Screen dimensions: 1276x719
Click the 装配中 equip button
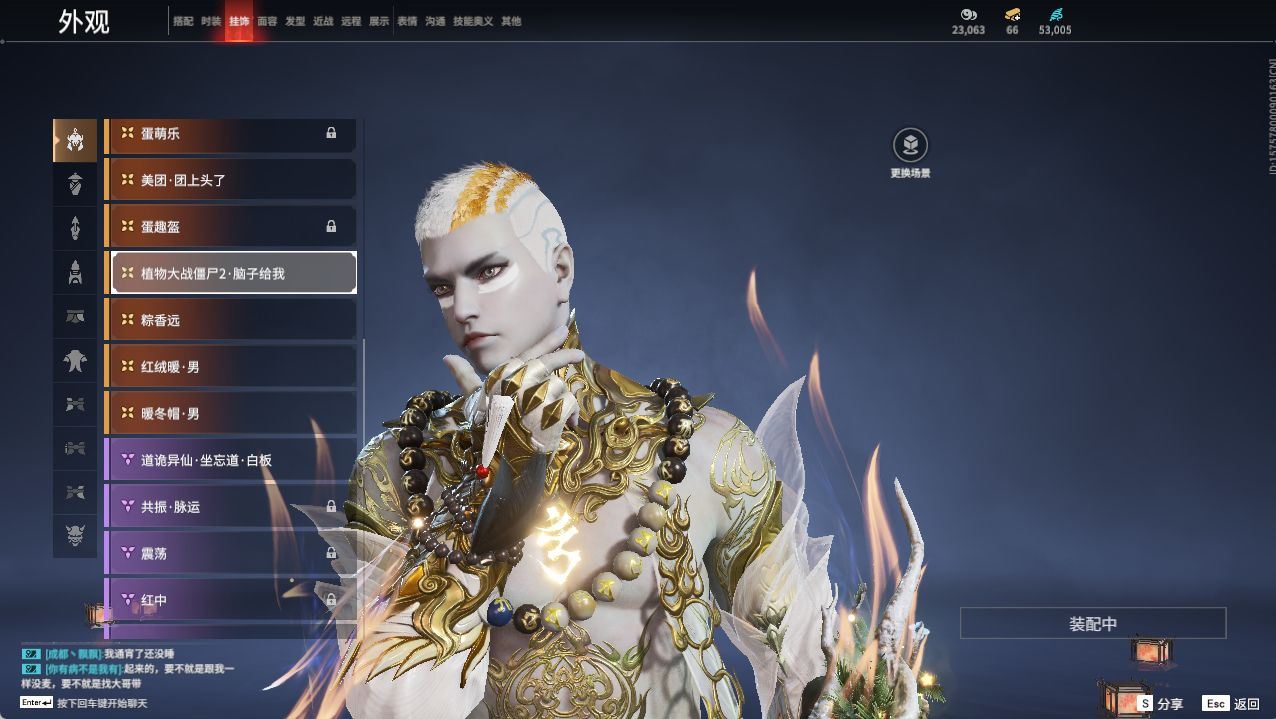(x=1093, y=624)
